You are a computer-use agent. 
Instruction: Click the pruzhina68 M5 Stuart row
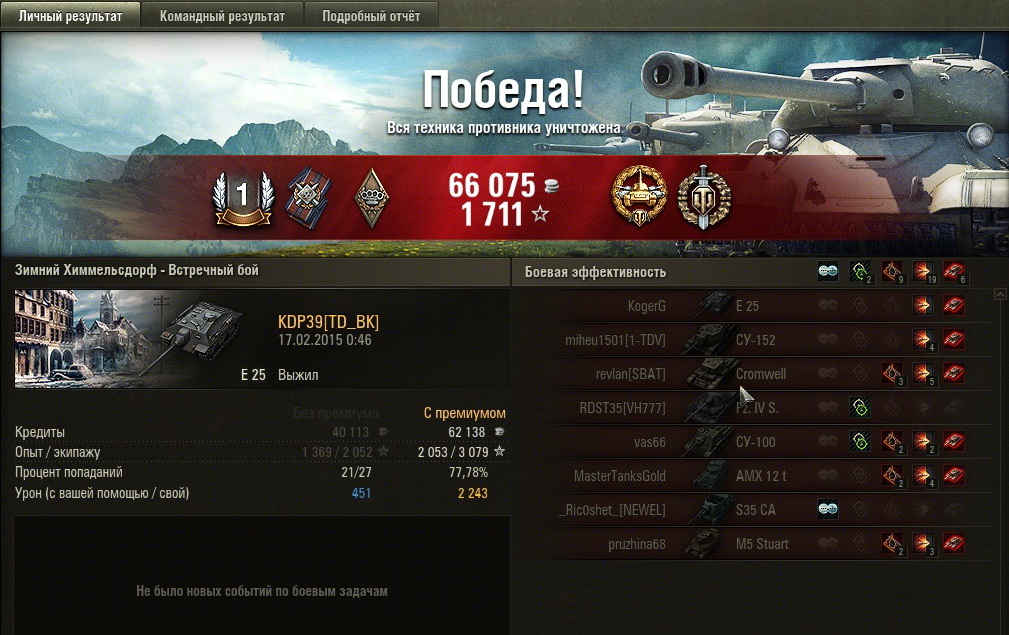click(x=750, y=544)
